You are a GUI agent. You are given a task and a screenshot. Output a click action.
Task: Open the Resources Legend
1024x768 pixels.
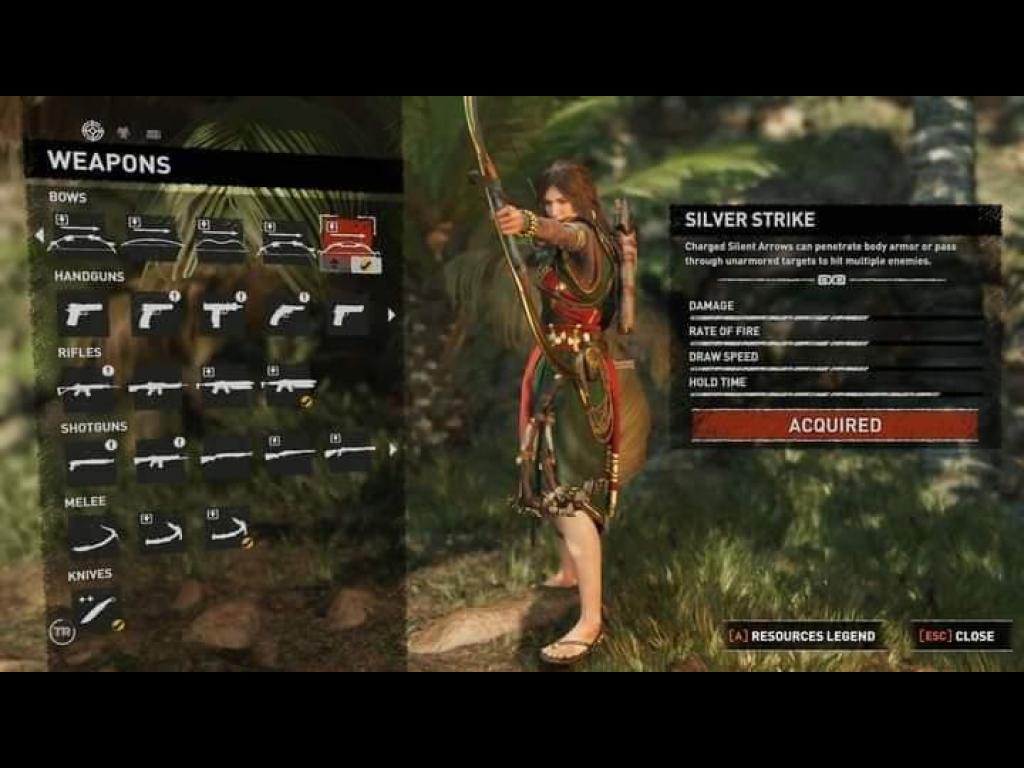(x=803, y=636)
